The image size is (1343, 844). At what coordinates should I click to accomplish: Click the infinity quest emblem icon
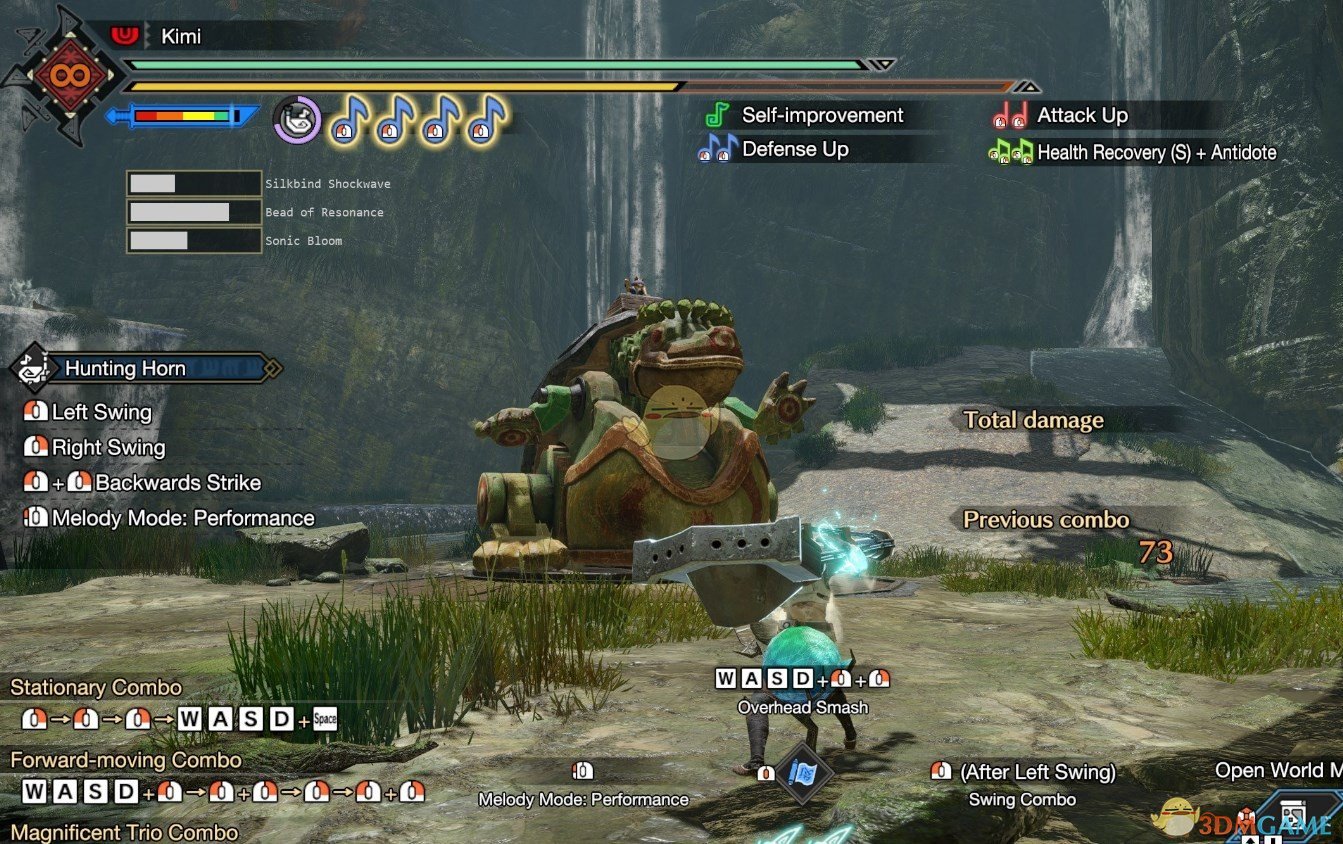click(x=70, y=75)
